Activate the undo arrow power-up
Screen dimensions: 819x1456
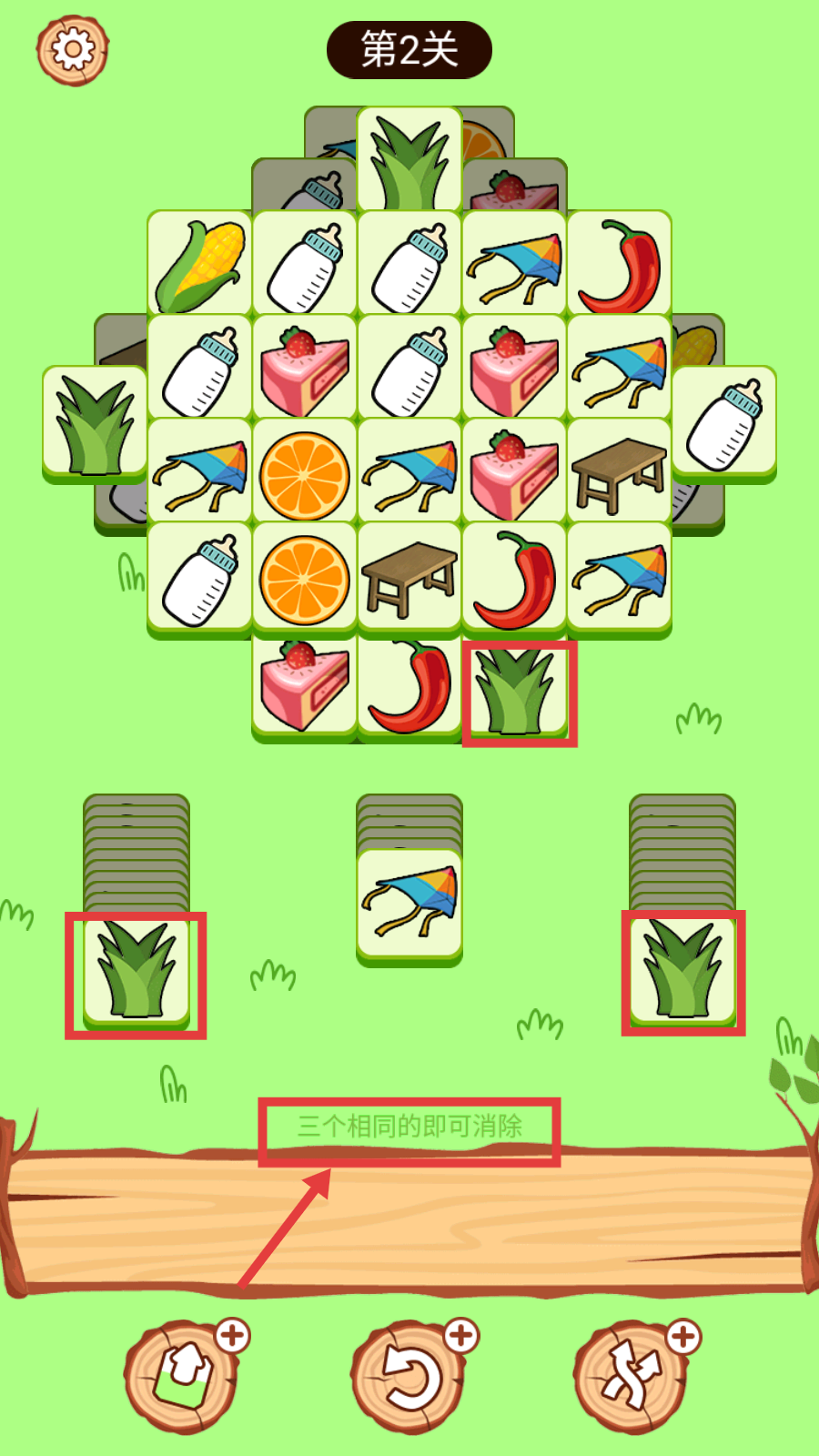[x=409, y=1376]
